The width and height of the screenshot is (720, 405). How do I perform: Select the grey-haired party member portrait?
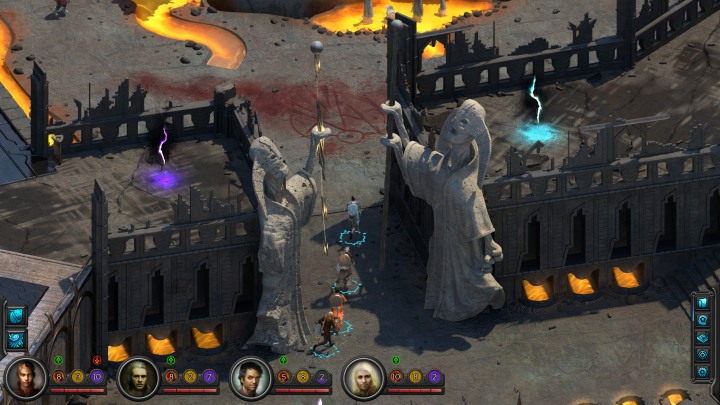tap(137, 377)
